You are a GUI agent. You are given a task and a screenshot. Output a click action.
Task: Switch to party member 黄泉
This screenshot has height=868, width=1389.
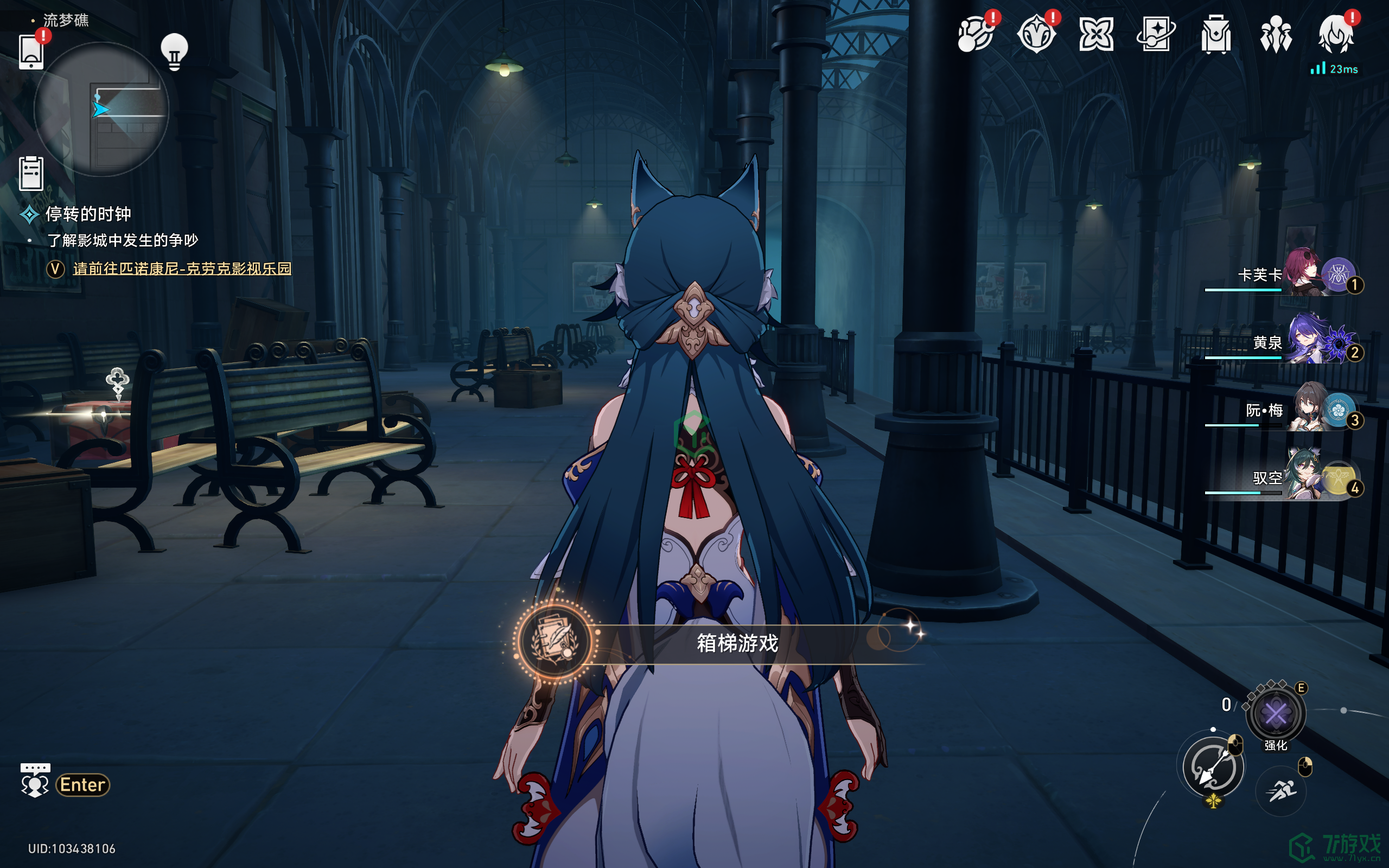pyautogui.click(x=1302, y=342)
